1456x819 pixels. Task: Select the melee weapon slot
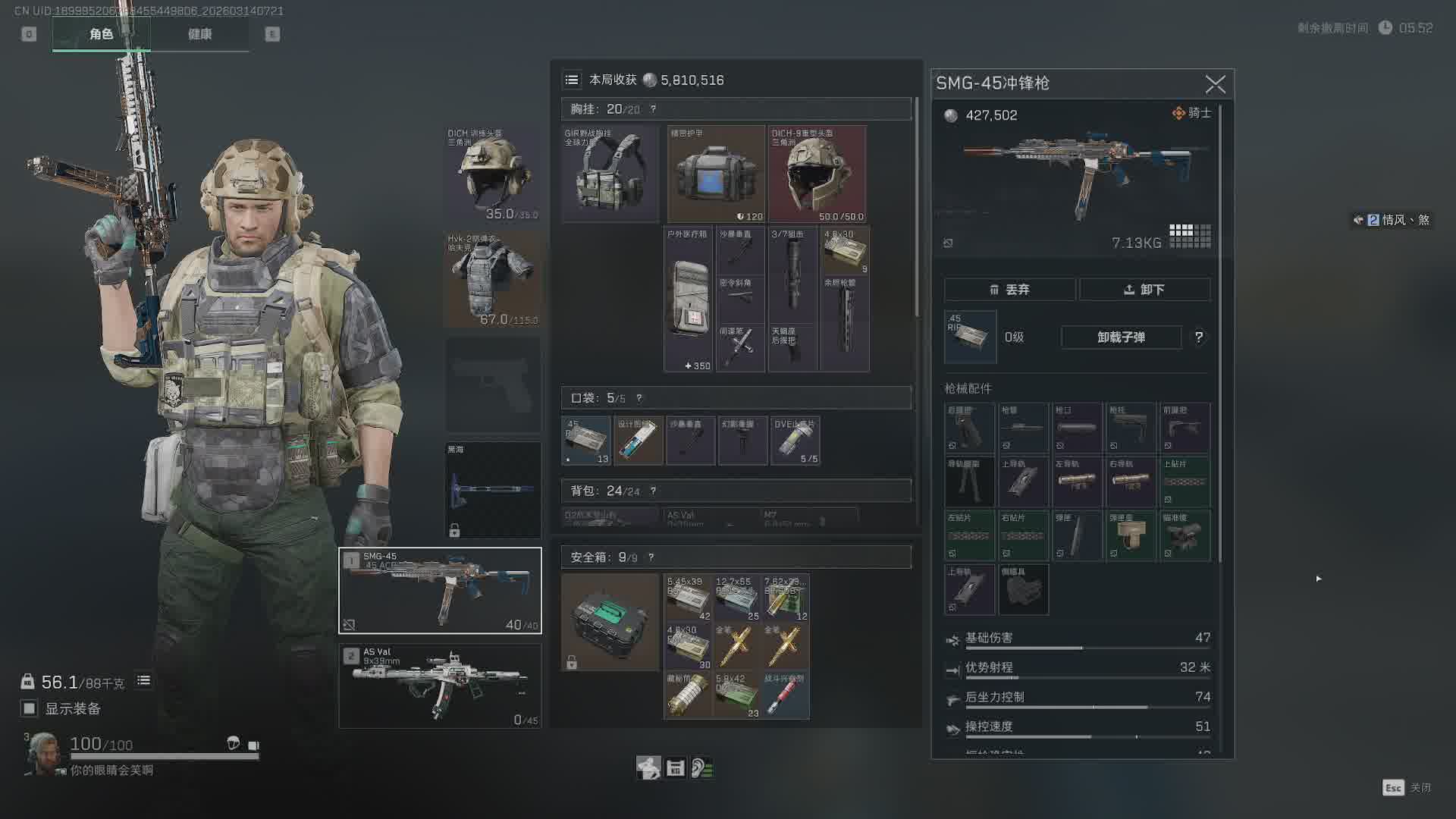tap(493, 490)
